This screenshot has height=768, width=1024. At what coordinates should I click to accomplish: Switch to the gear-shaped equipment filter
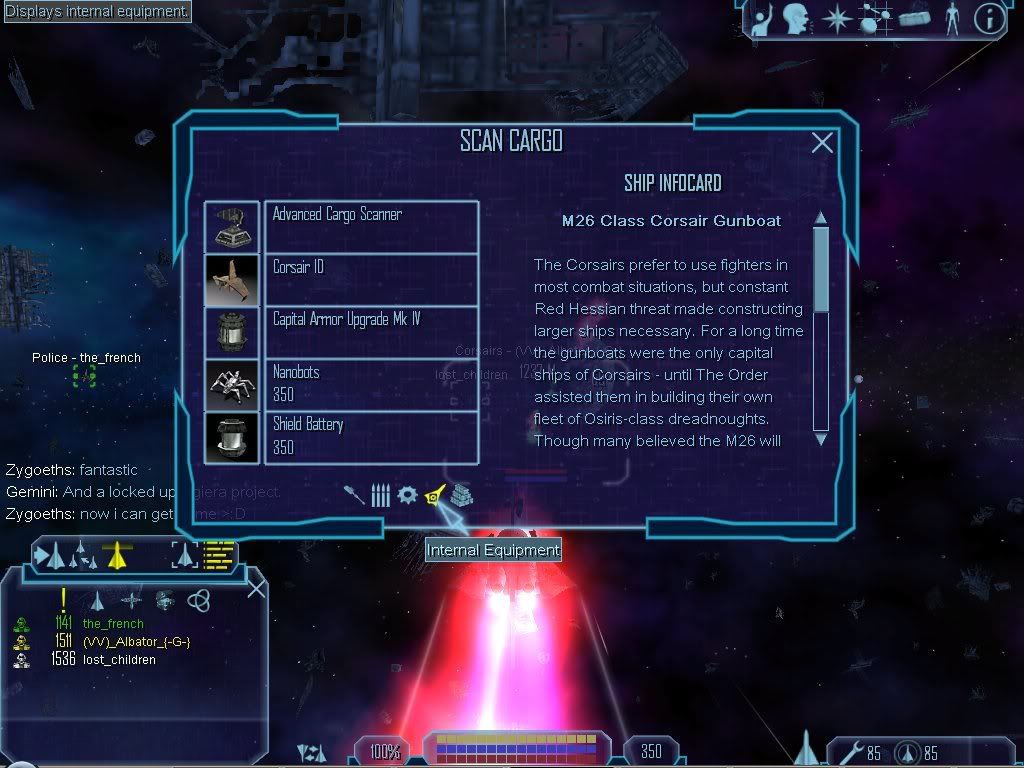coord(407,495)
